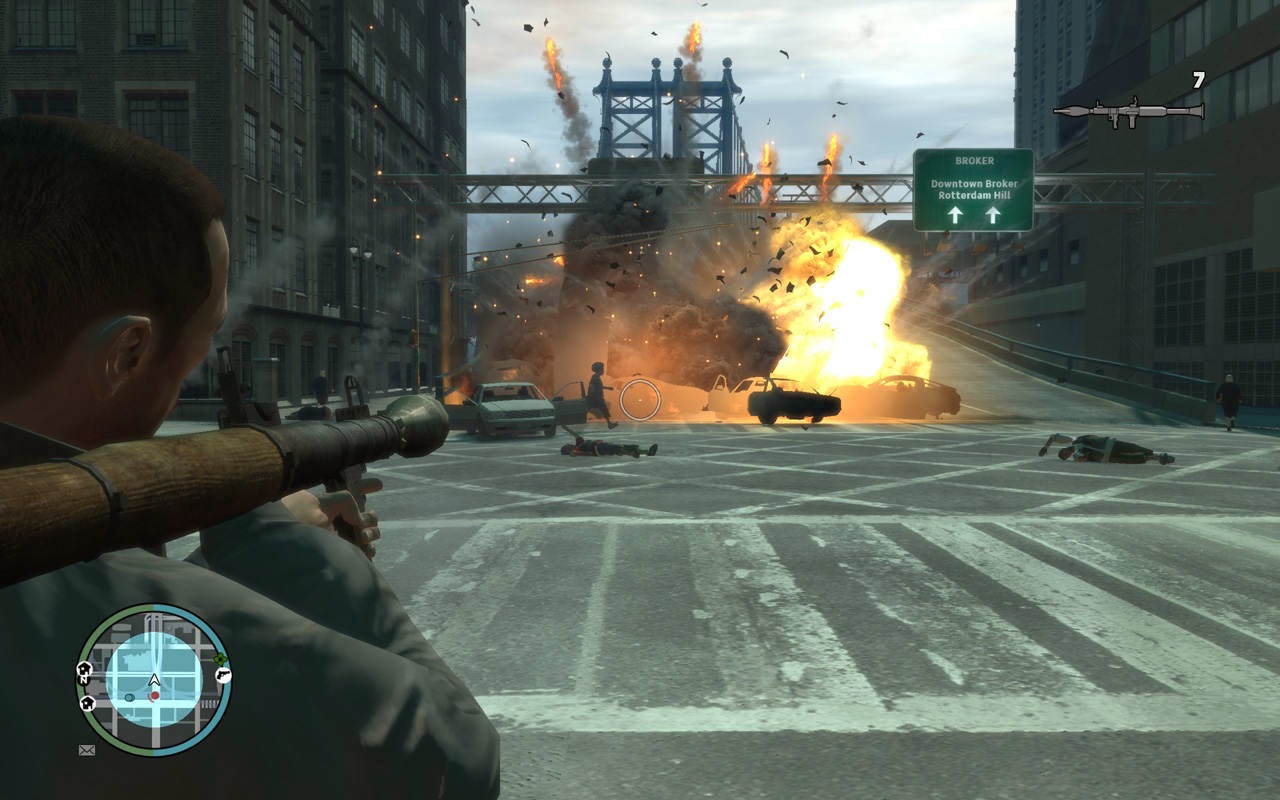Click the white player arrow on the minimap

(x=154, y=679)
